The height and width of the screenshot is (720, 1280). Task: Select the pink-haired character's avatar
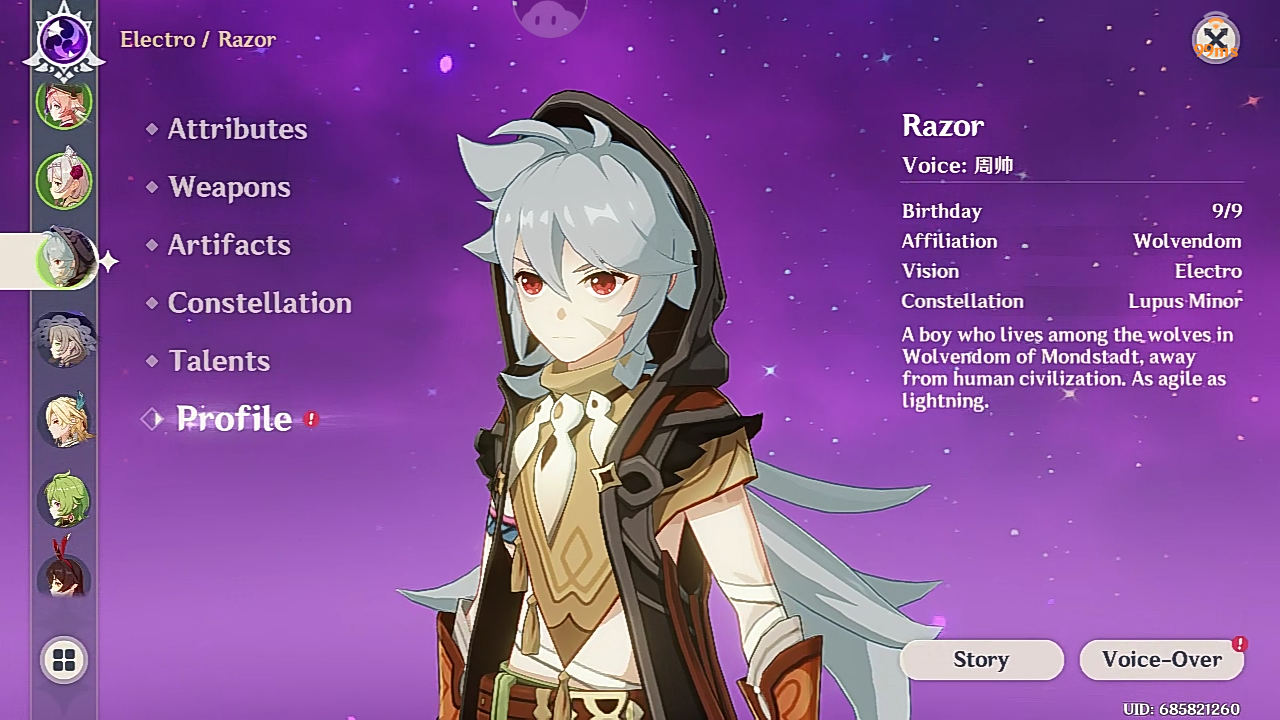pyautogui.click(x=64, y=103)
